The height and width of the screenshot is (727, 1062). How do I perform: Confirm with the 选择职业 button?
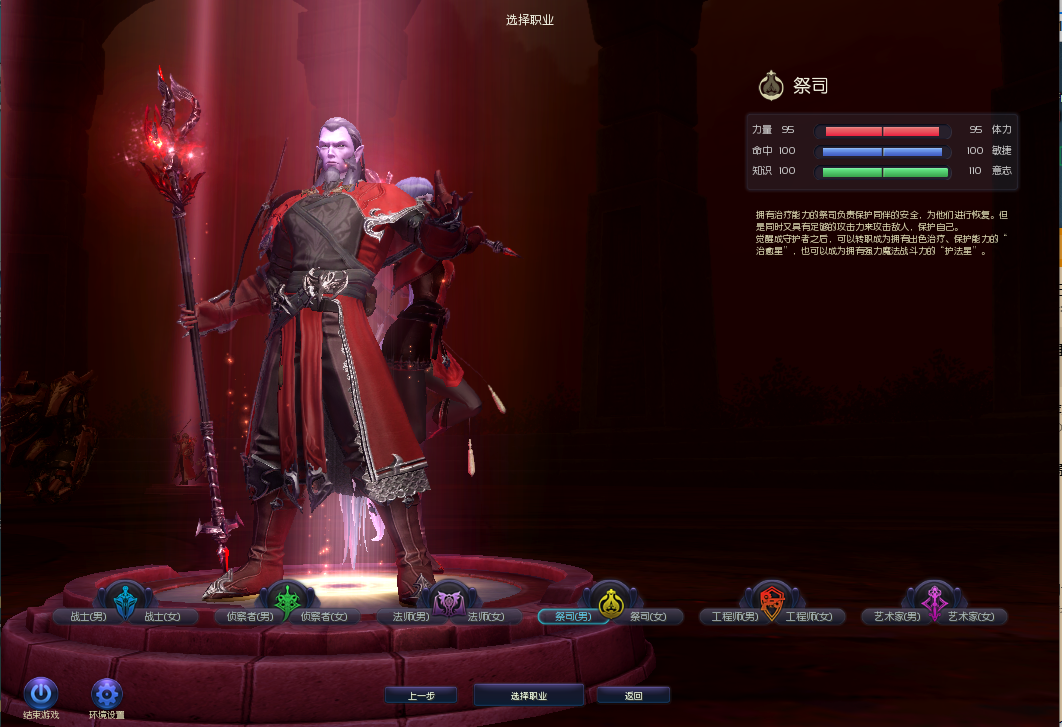tap(529, 695)
